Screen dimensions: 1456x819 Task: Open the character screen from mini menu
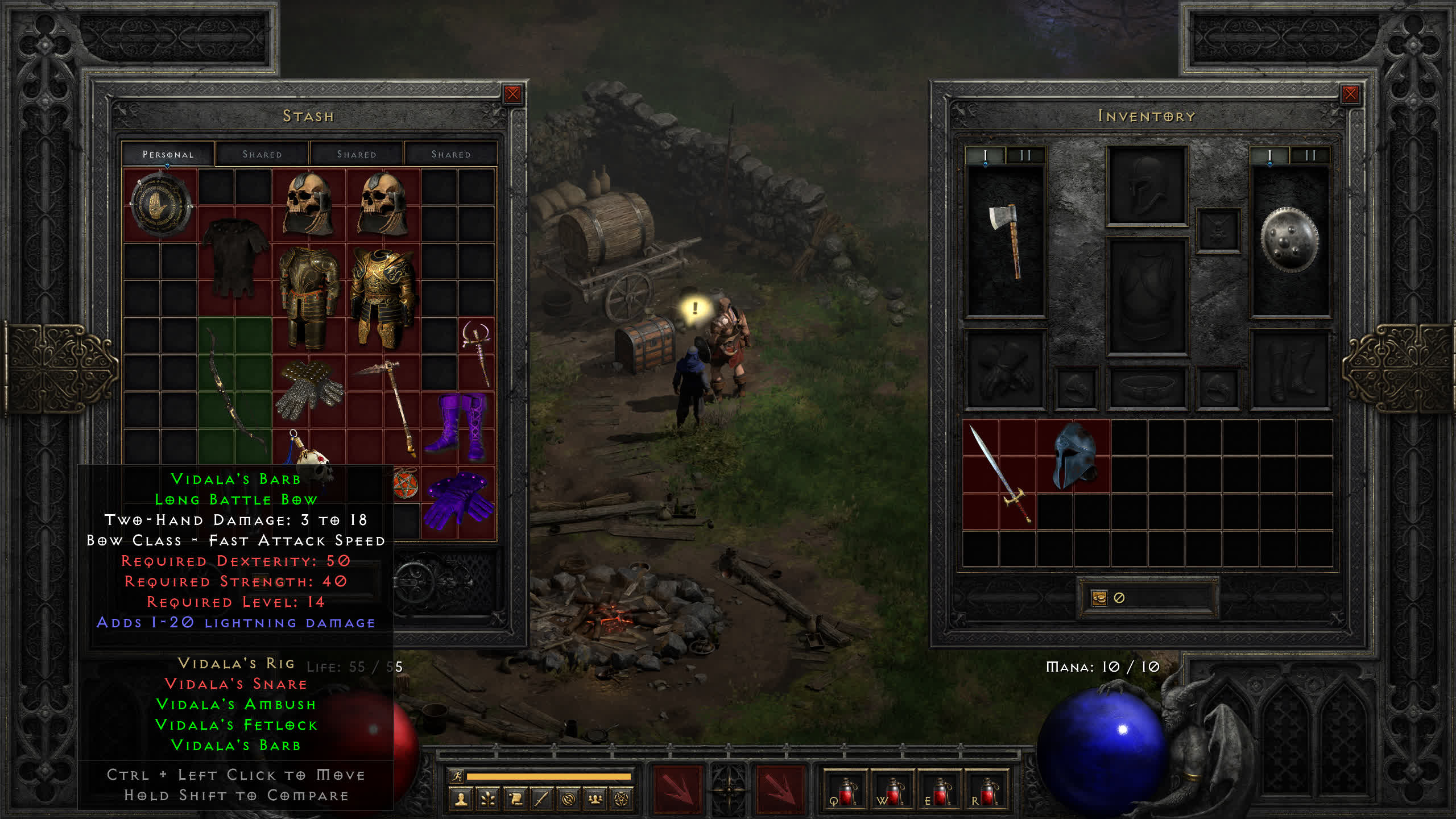(461, 799)
